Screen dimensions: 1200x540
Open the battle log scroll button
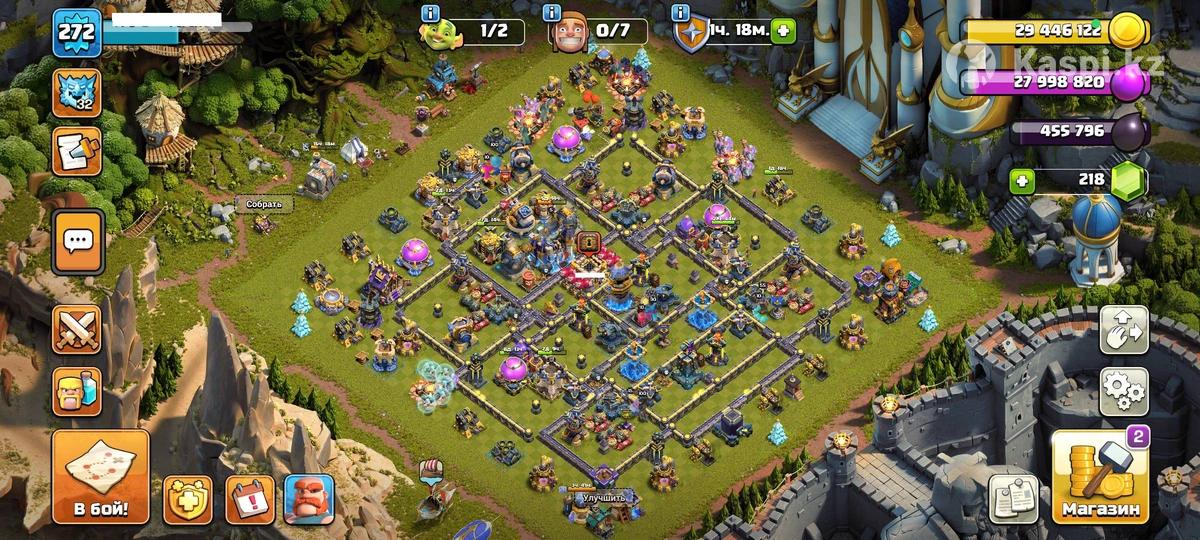[77, 151]
